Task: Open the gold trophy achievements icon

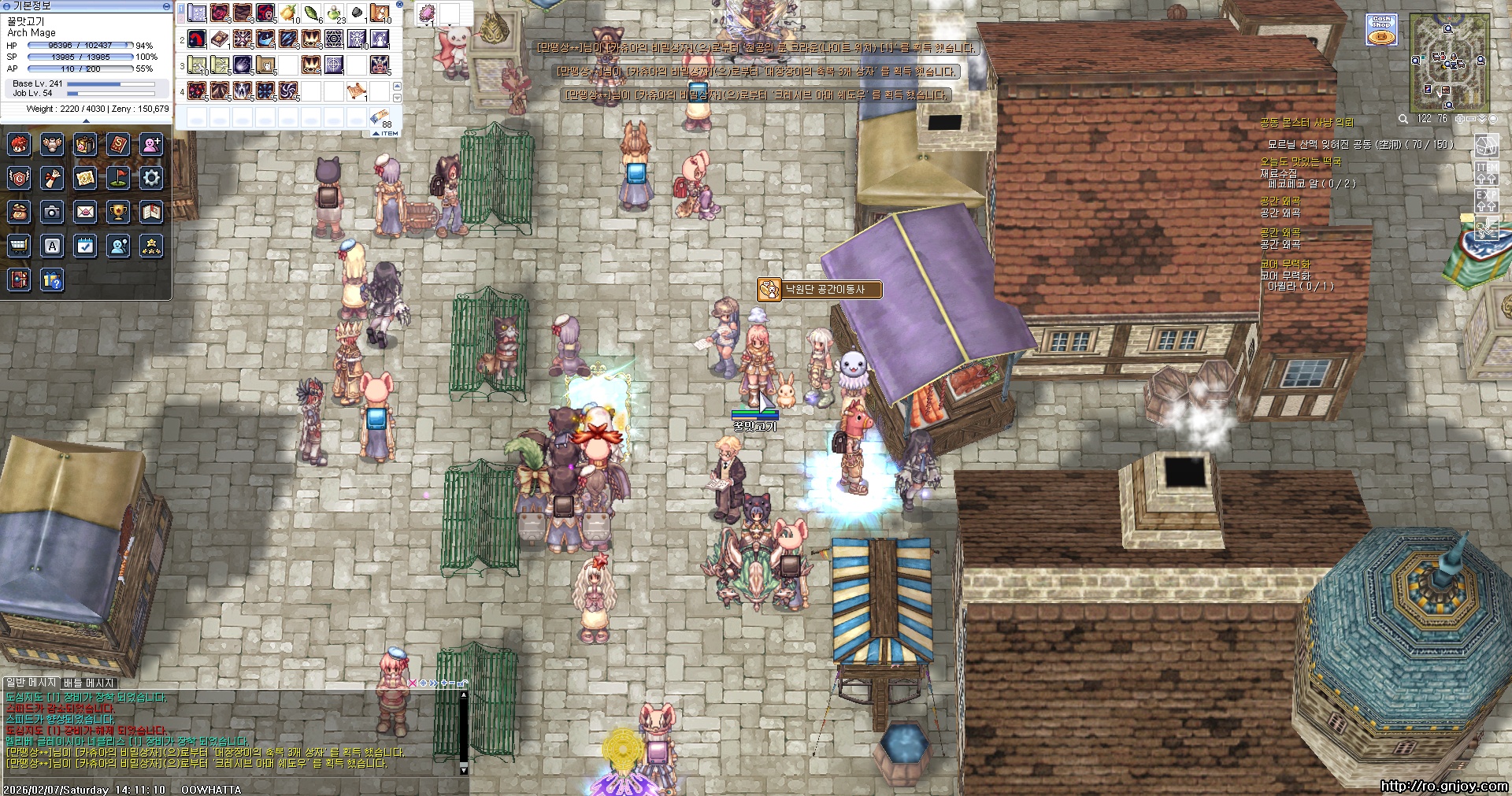Action: 118,212
